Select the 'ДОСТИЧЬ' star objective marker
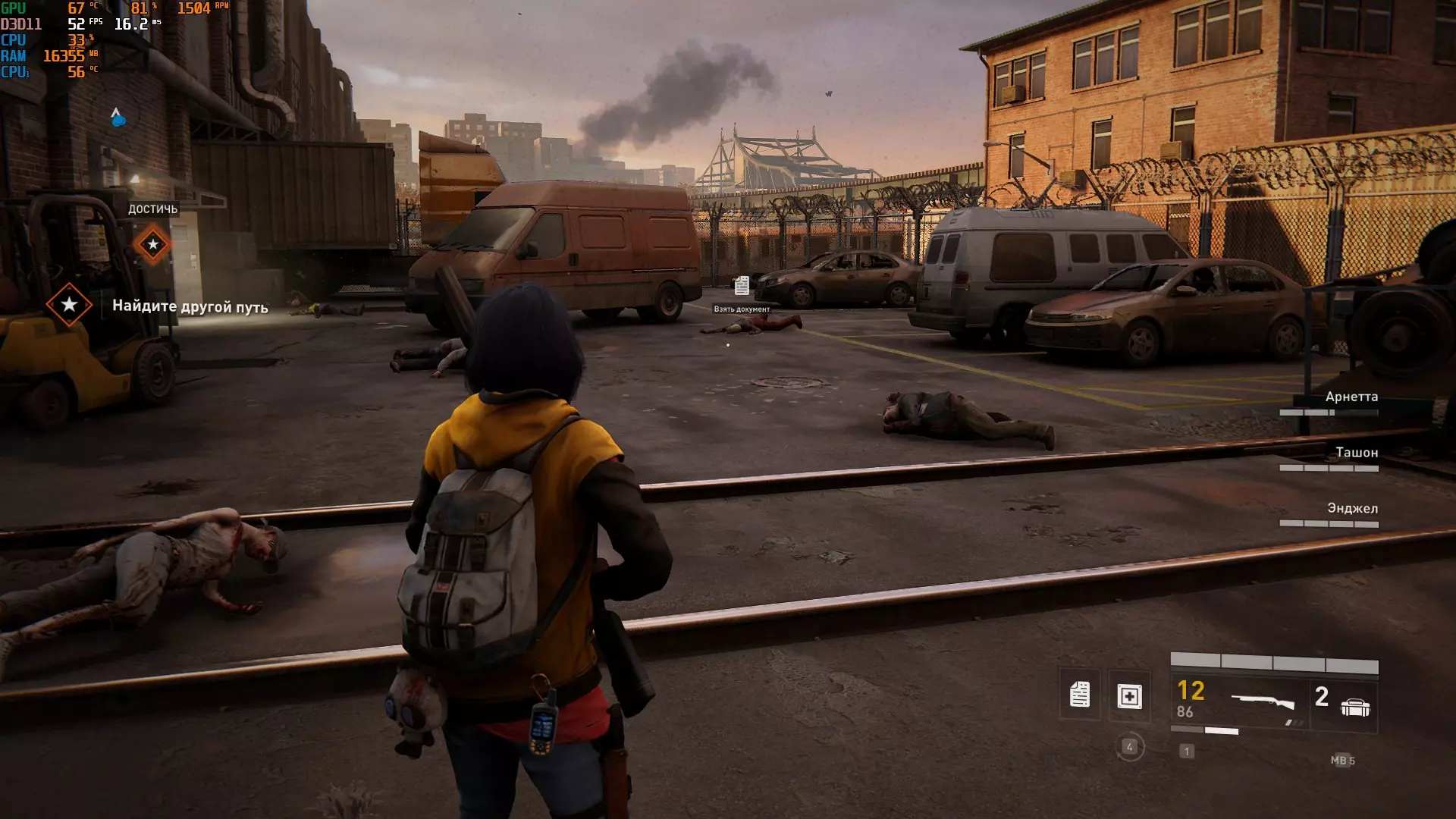1456x819 pixels. pyautogui.click(x=153, y=244)
